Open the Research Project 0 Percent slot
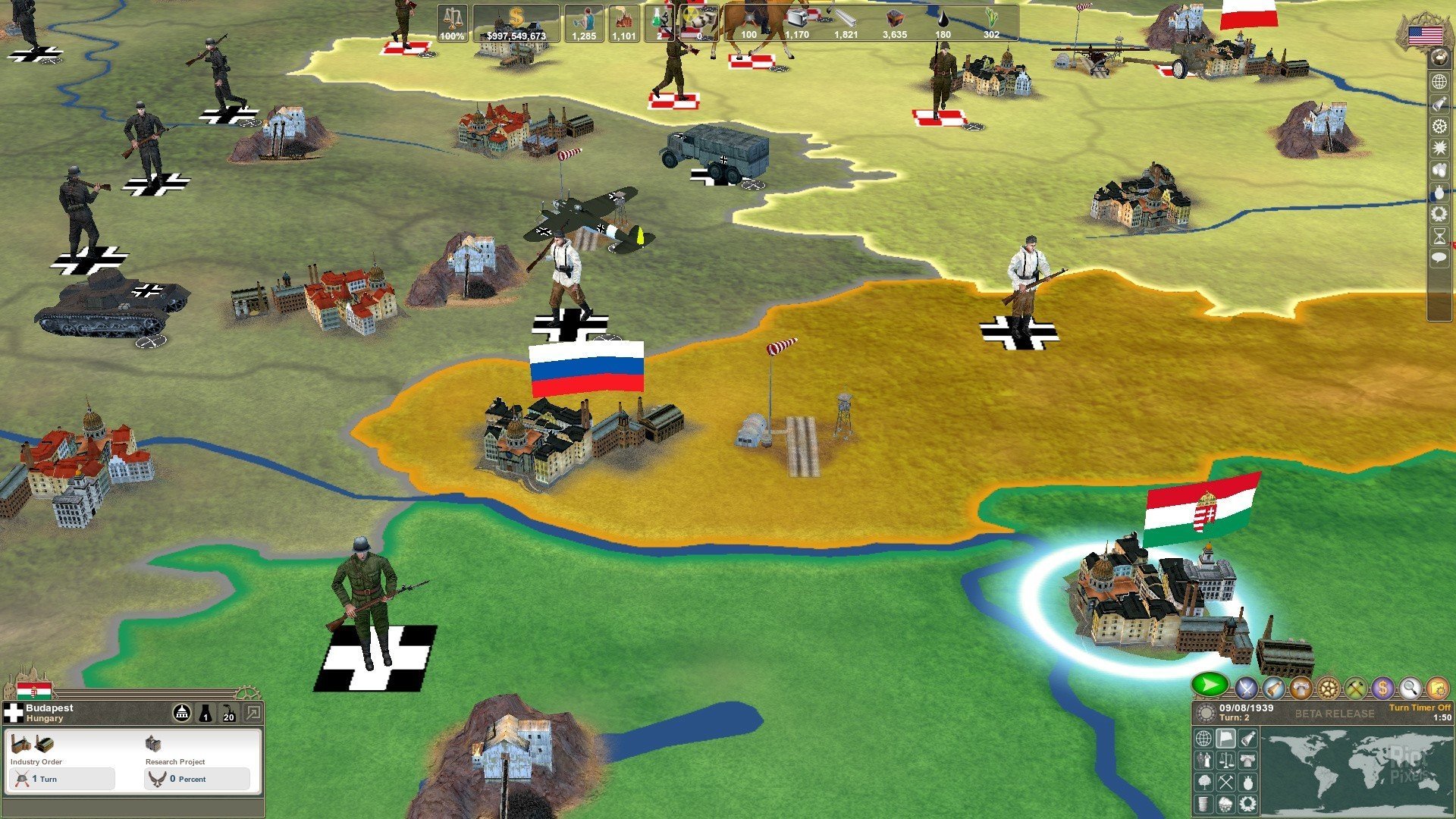Image resolution: width=1456 pixels, height=819 pixels. click(197, 779)
